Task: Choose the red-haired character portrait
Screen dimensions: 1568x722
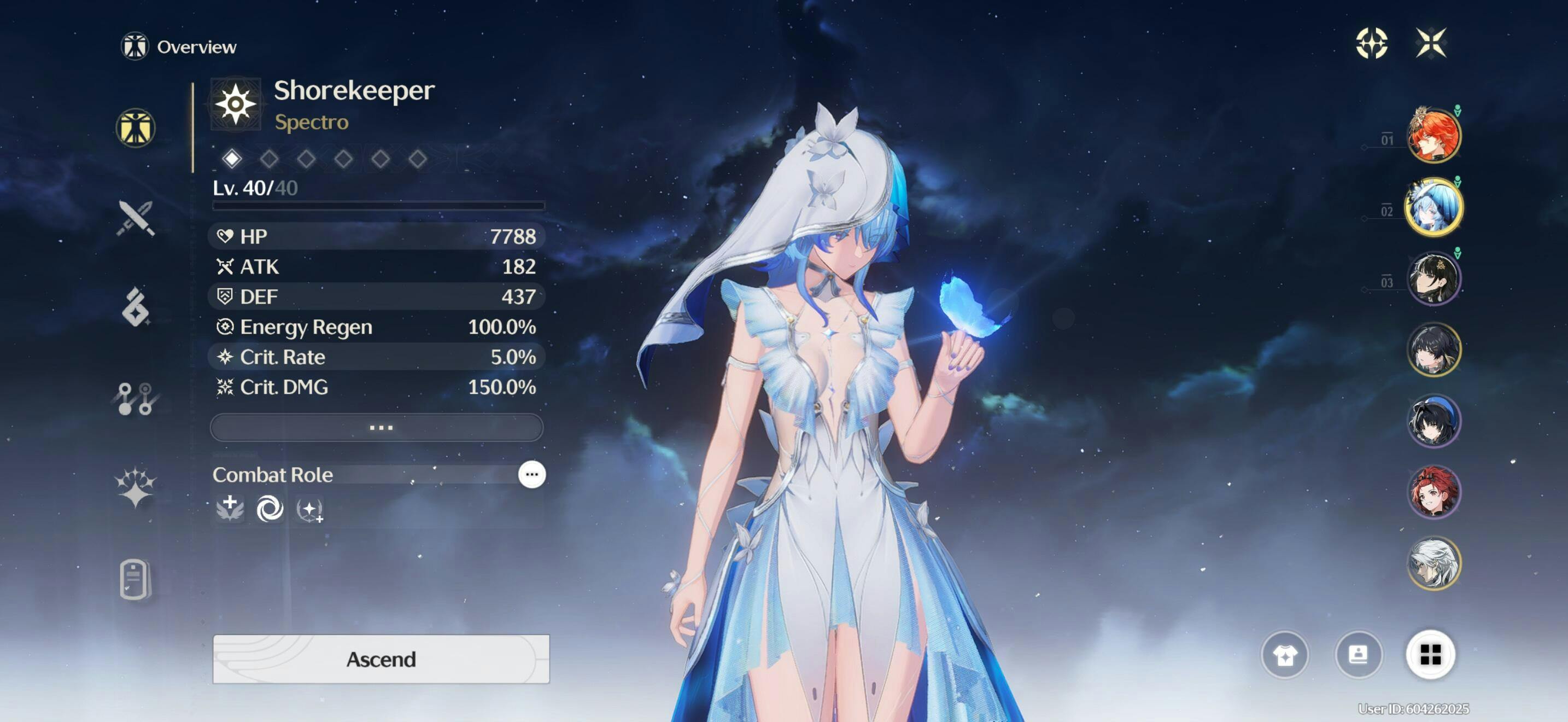Action: click(1434, 492)
